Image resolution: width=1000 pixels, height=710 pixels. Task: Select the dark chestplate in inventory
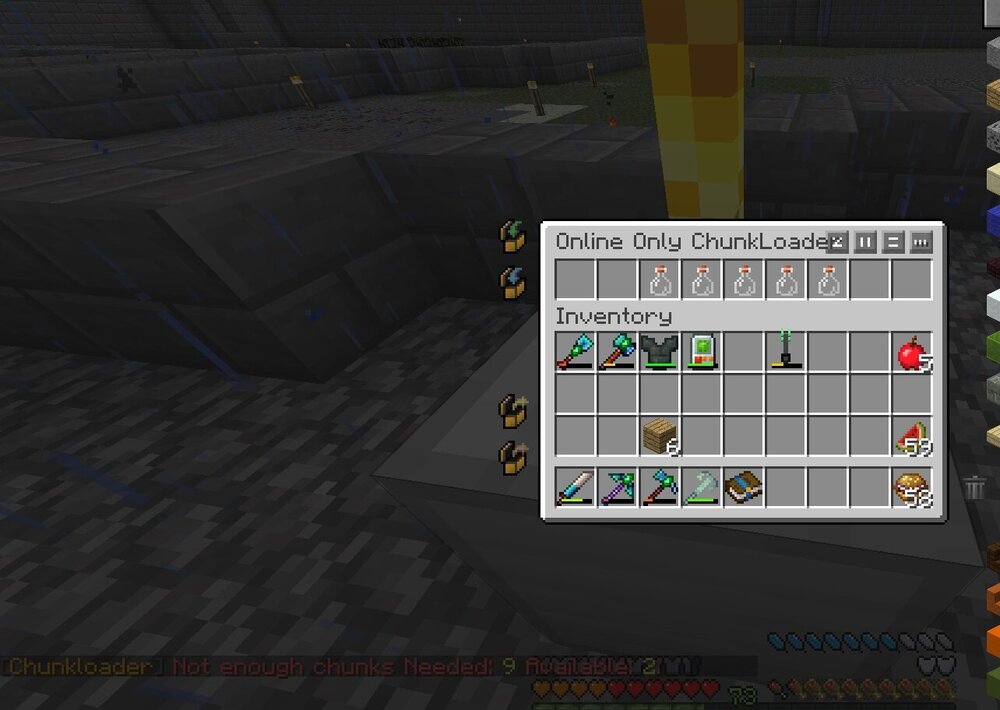[659, 353]
